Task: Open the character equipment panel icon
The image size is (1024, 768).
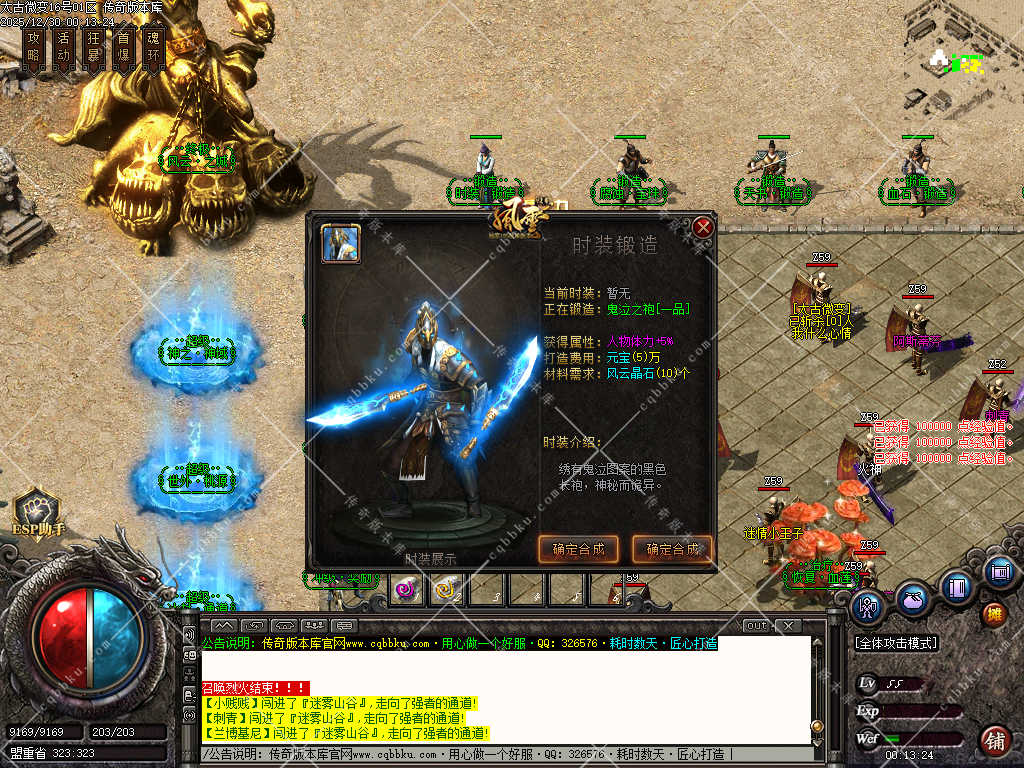Action: click(x=869, y=607)
